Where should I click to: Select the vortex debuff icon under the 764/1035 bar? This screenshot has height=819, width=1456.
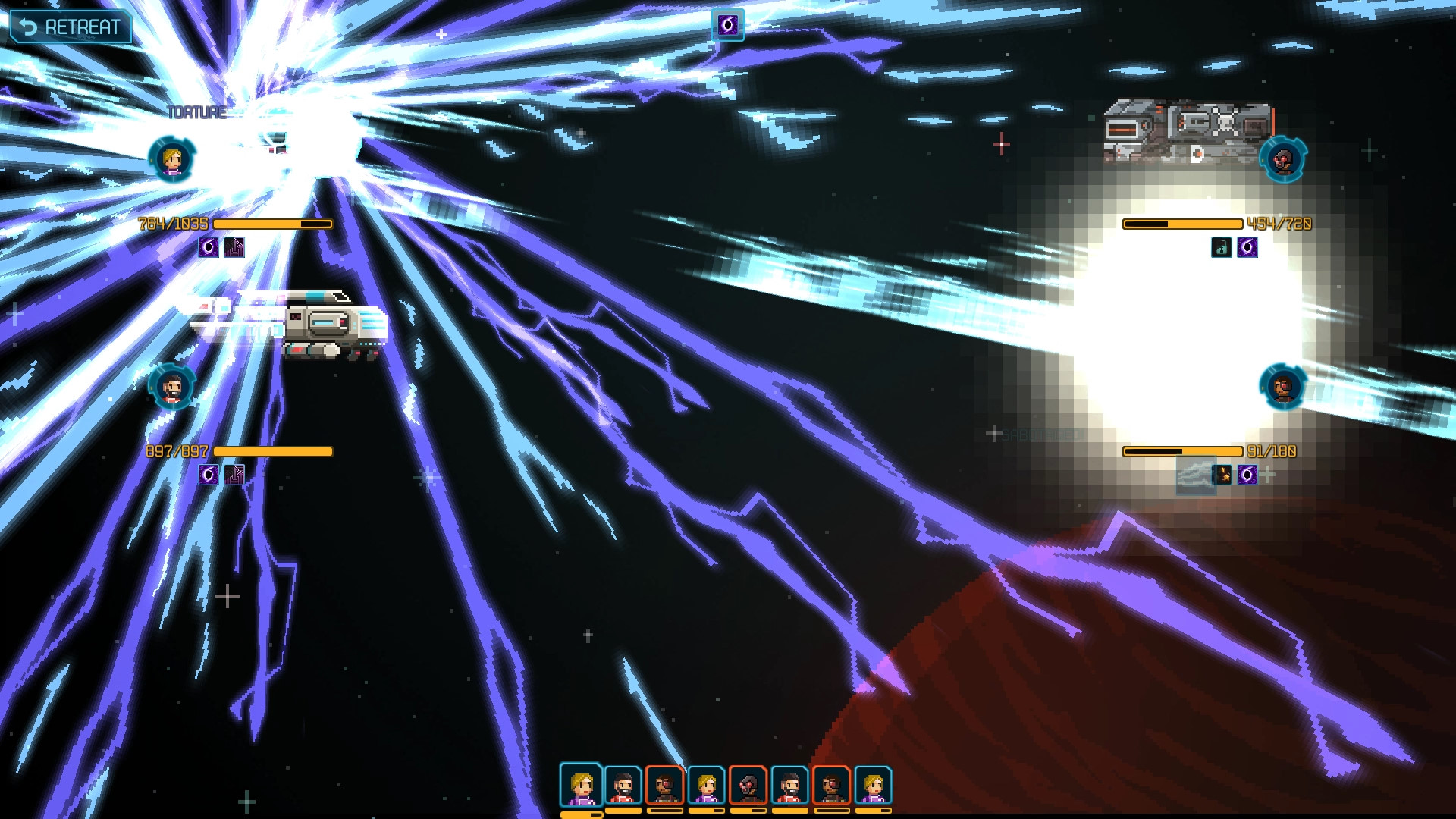(209, 247)
